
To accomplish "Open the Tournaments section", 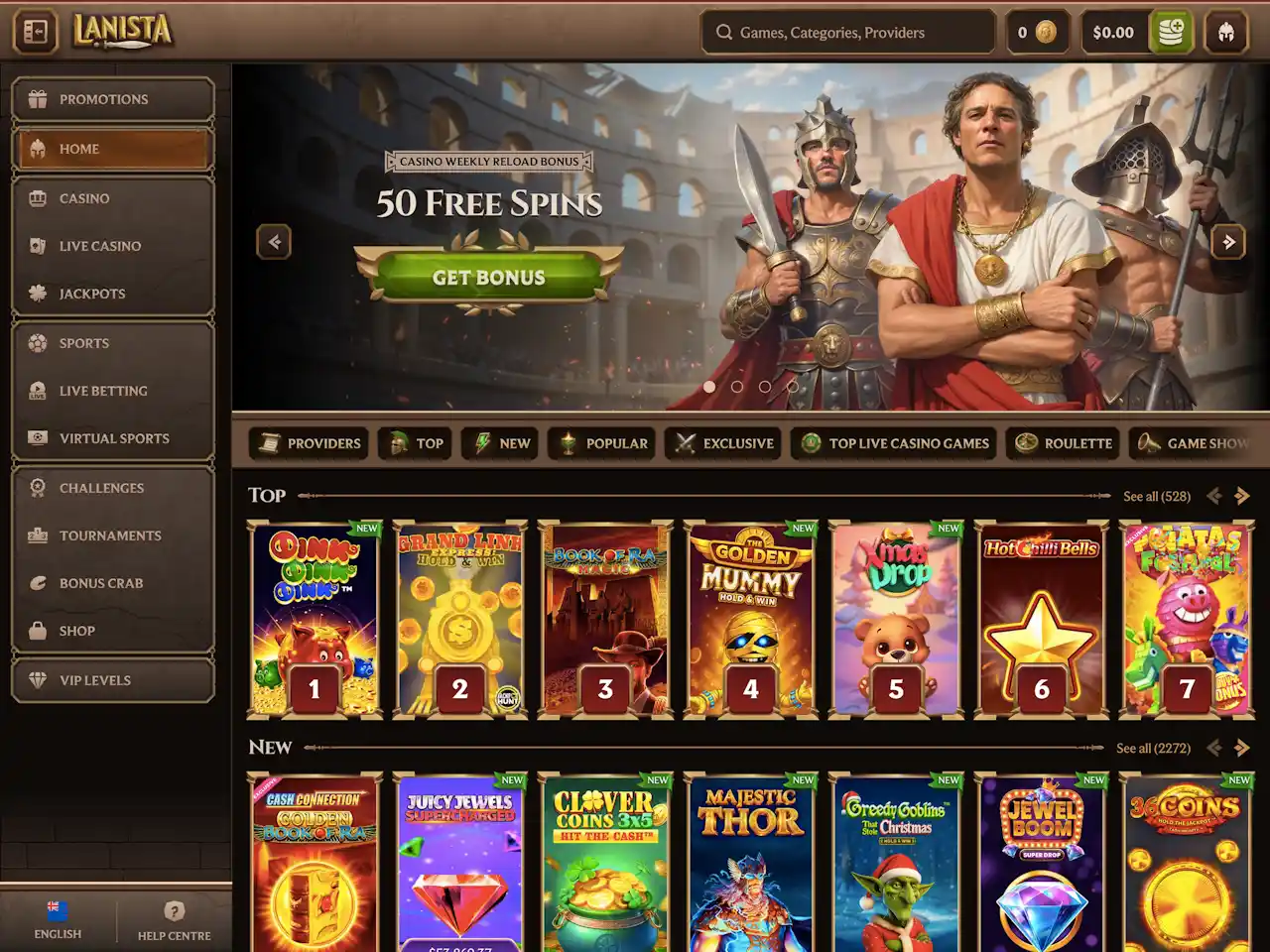I will (113, 535).
